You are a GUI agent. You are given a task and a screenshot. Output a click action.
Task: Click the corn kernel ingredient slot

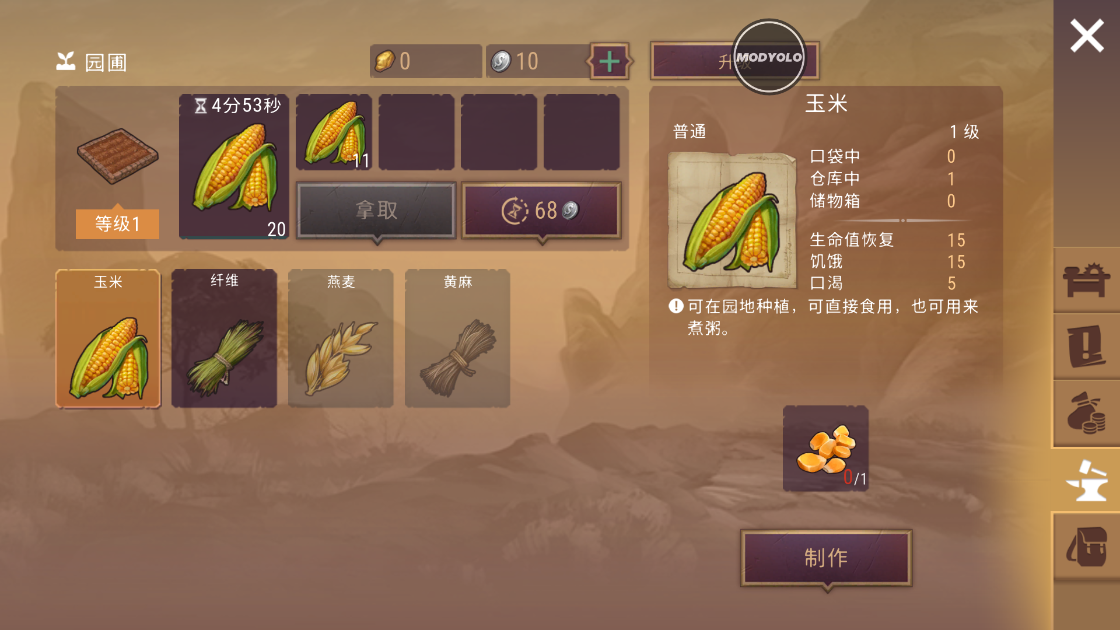[825, 448]
